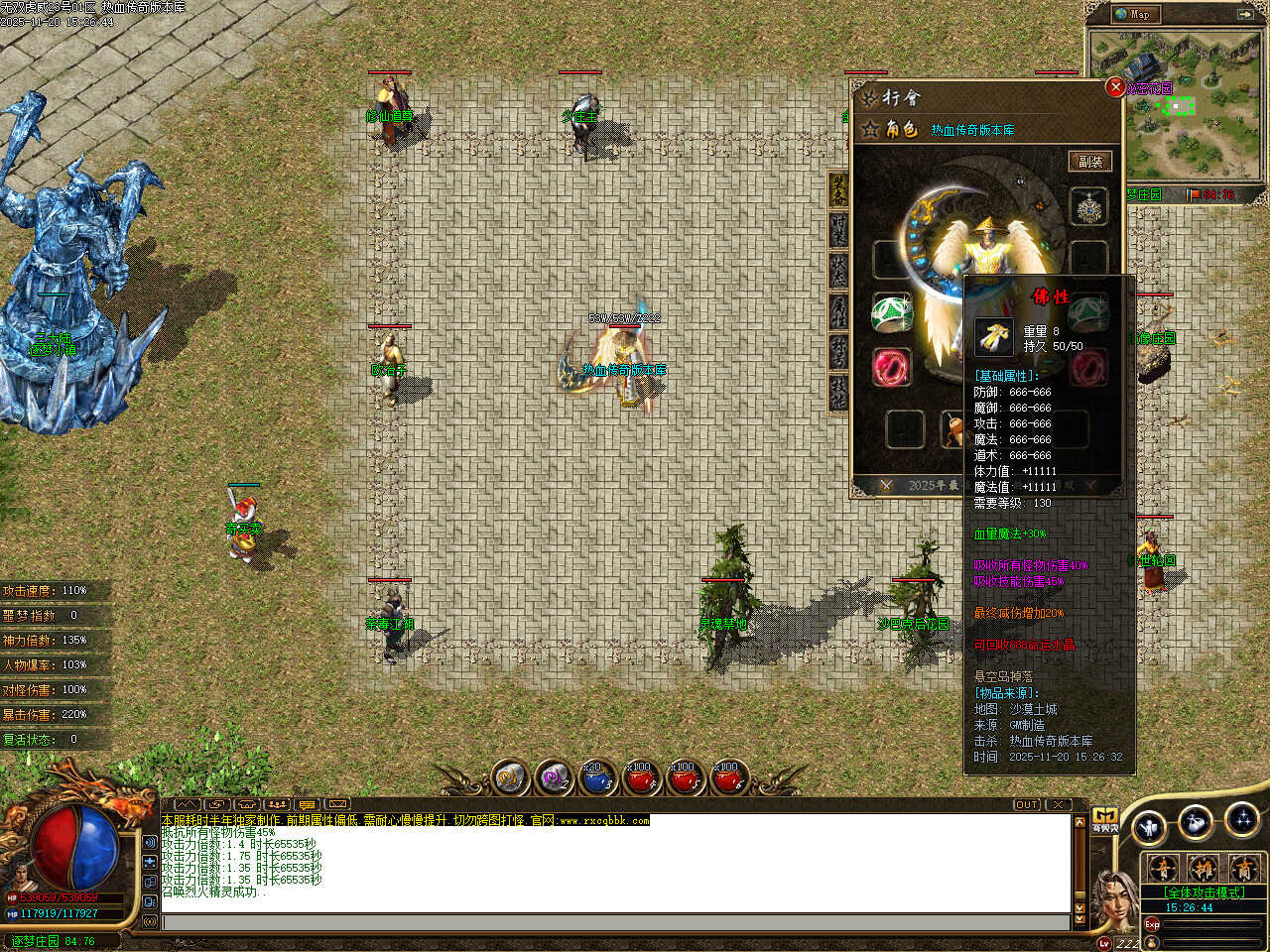Open the 副装 sub-equipment view
The image size is (1270, 952).
[1090, 162]
